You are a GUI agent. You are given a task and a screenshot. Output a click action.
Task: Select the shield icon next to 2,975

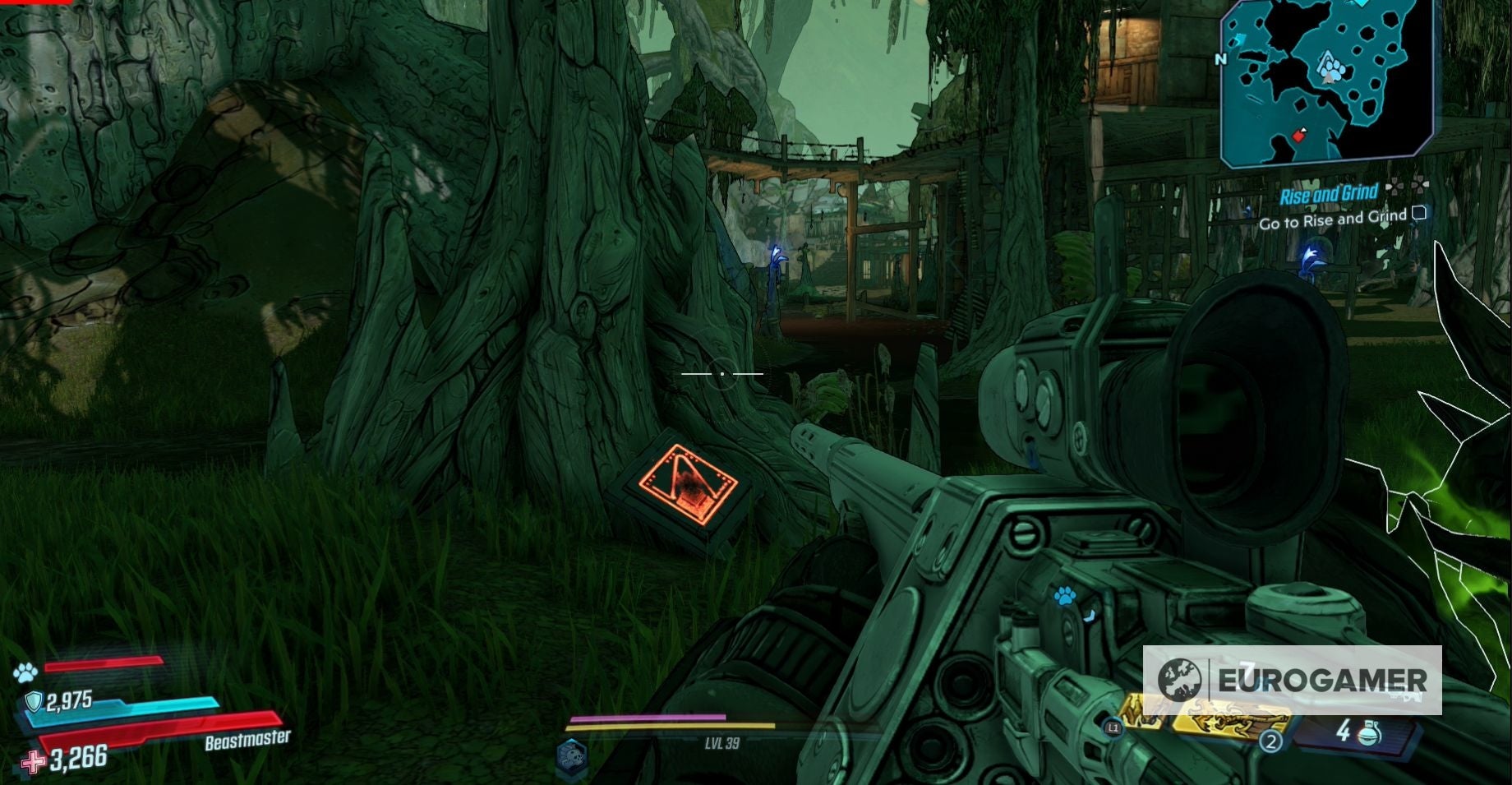click(x=34, y=700)
